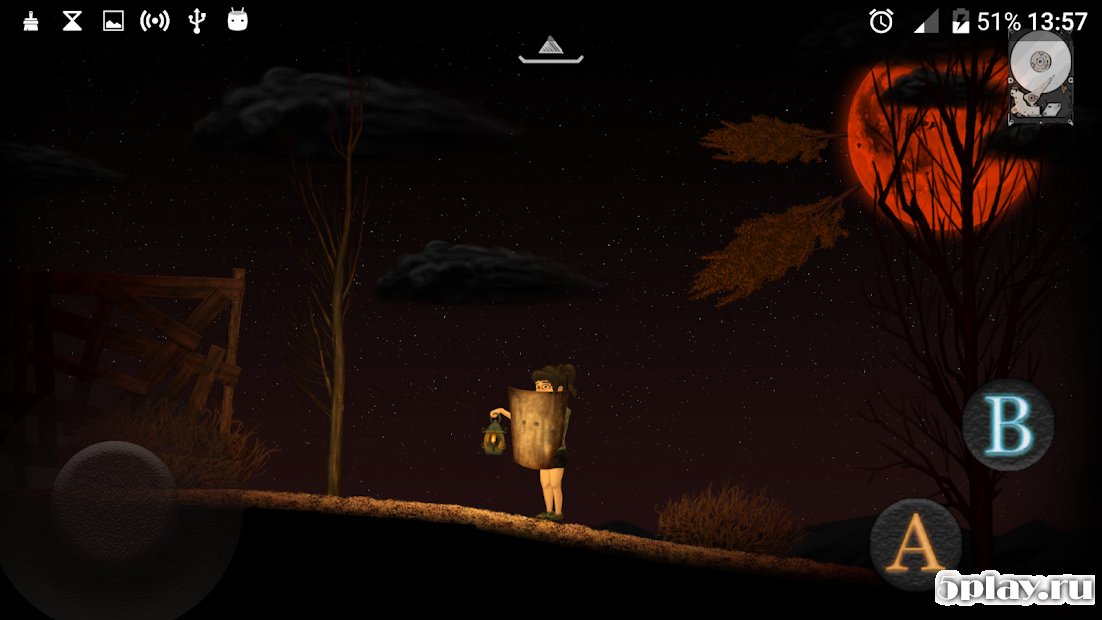Open the pull-down triangle tab at top
Viewport: 1102px width, 620px height.
pyautogui.click(x=550, y=48)
